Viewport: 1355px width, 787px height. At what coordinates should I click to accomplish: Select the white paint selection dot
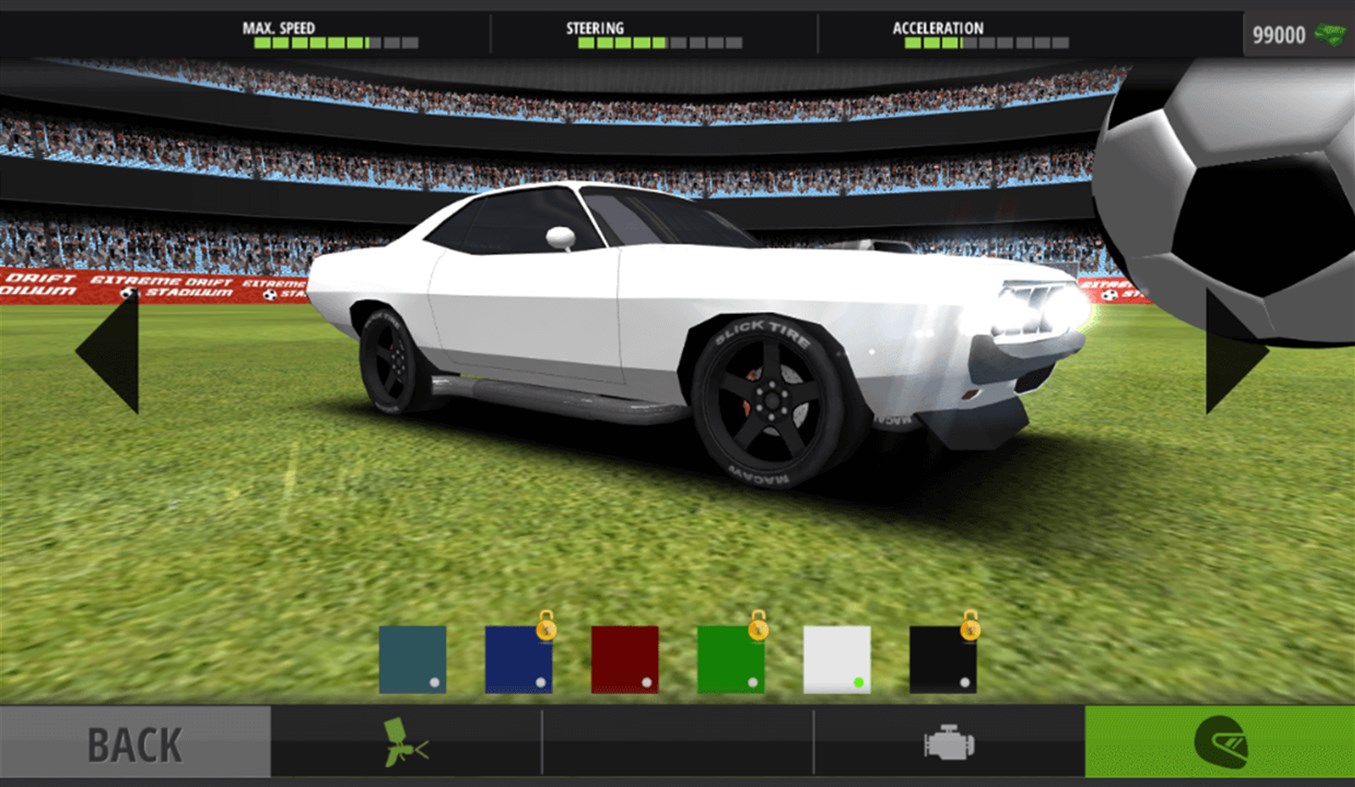(x=857, y=681)
